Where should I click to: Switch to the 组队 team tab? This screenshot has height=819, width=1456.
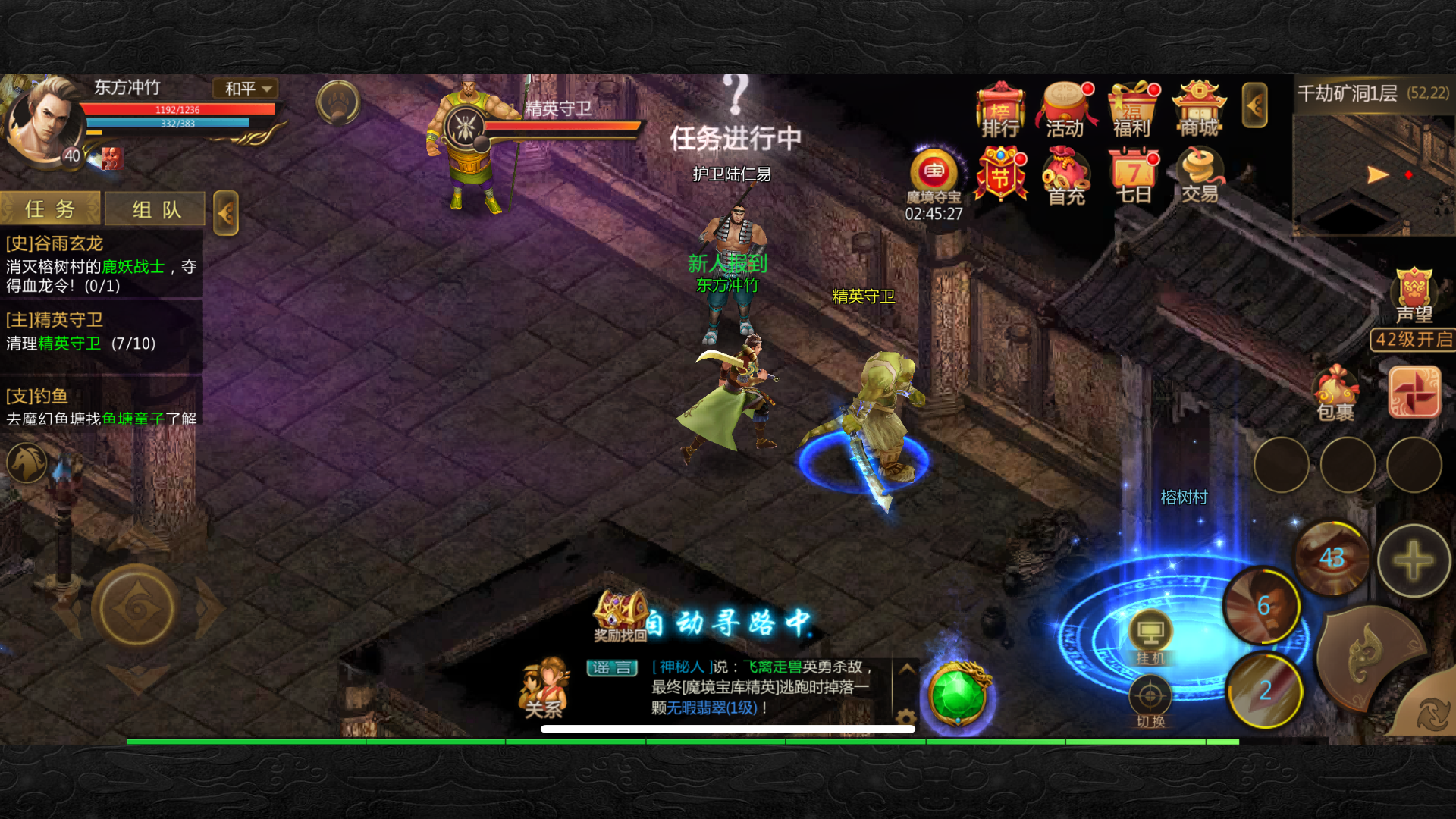[x=155, y=209]
